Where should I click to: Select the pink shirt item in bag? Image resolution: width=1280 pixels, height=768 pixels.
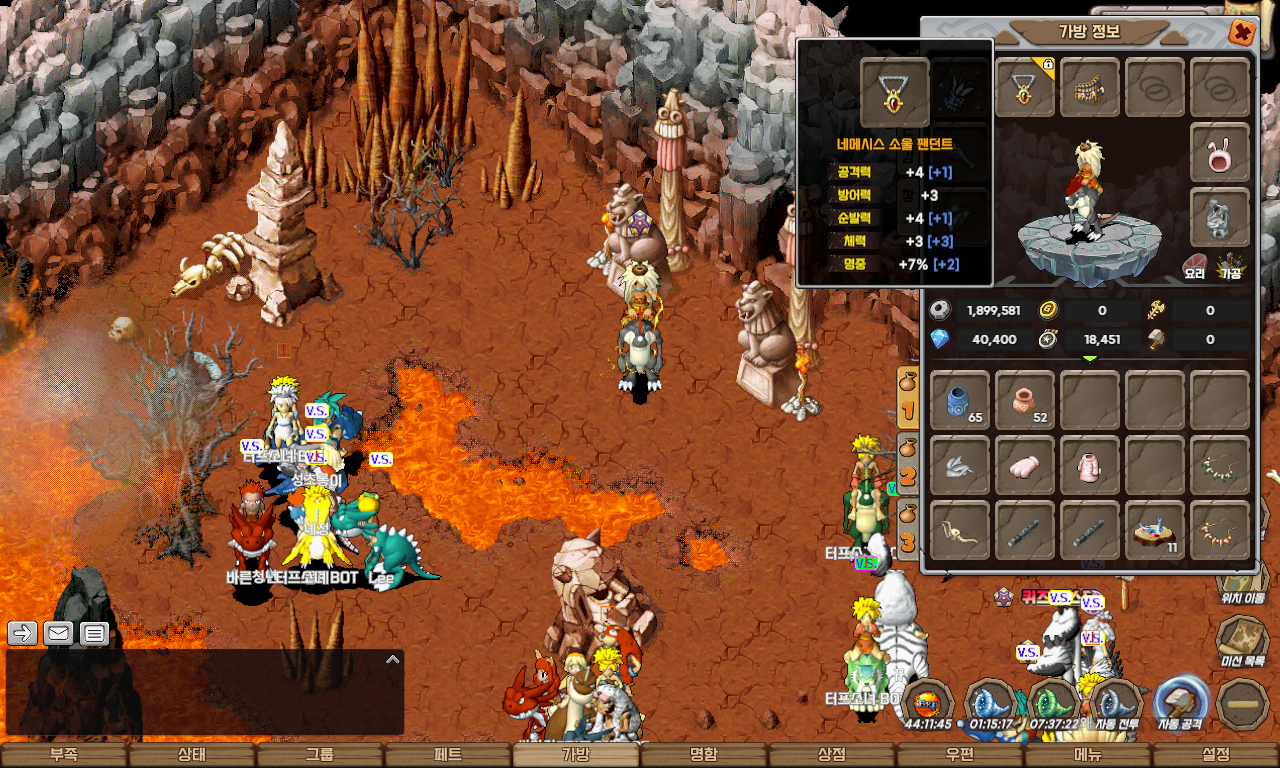1089,465
